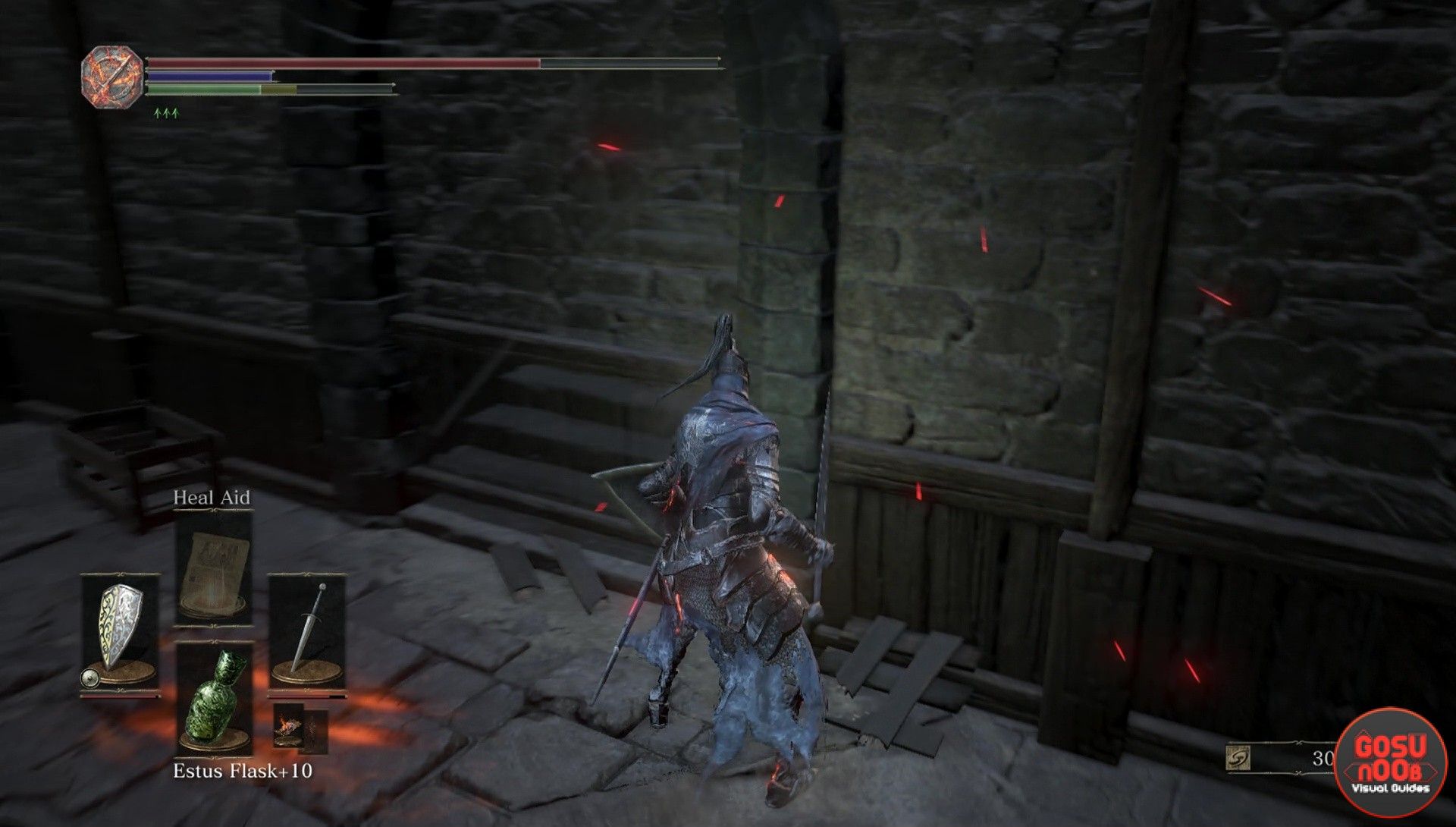Toggle the shield slot's red durability bar
This screenshot has width=1456, height=827.
121,696
